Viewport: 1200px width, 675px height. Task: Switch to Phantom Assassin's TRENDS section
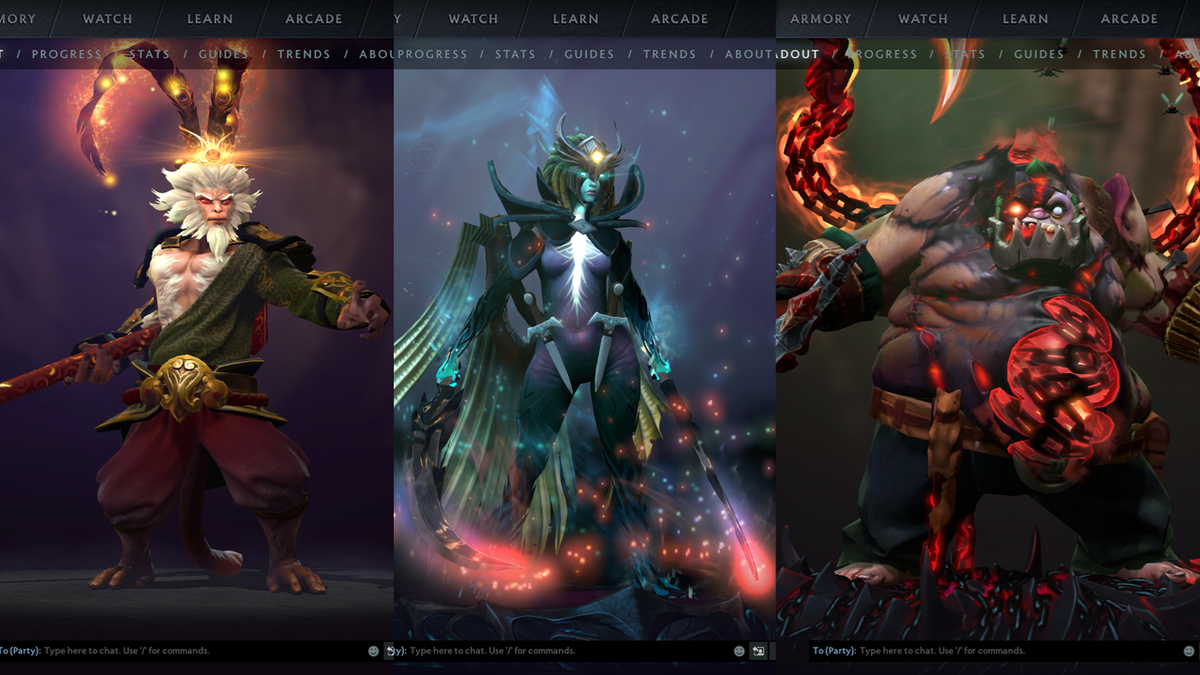pyautogui.click(x=669, y=54)
